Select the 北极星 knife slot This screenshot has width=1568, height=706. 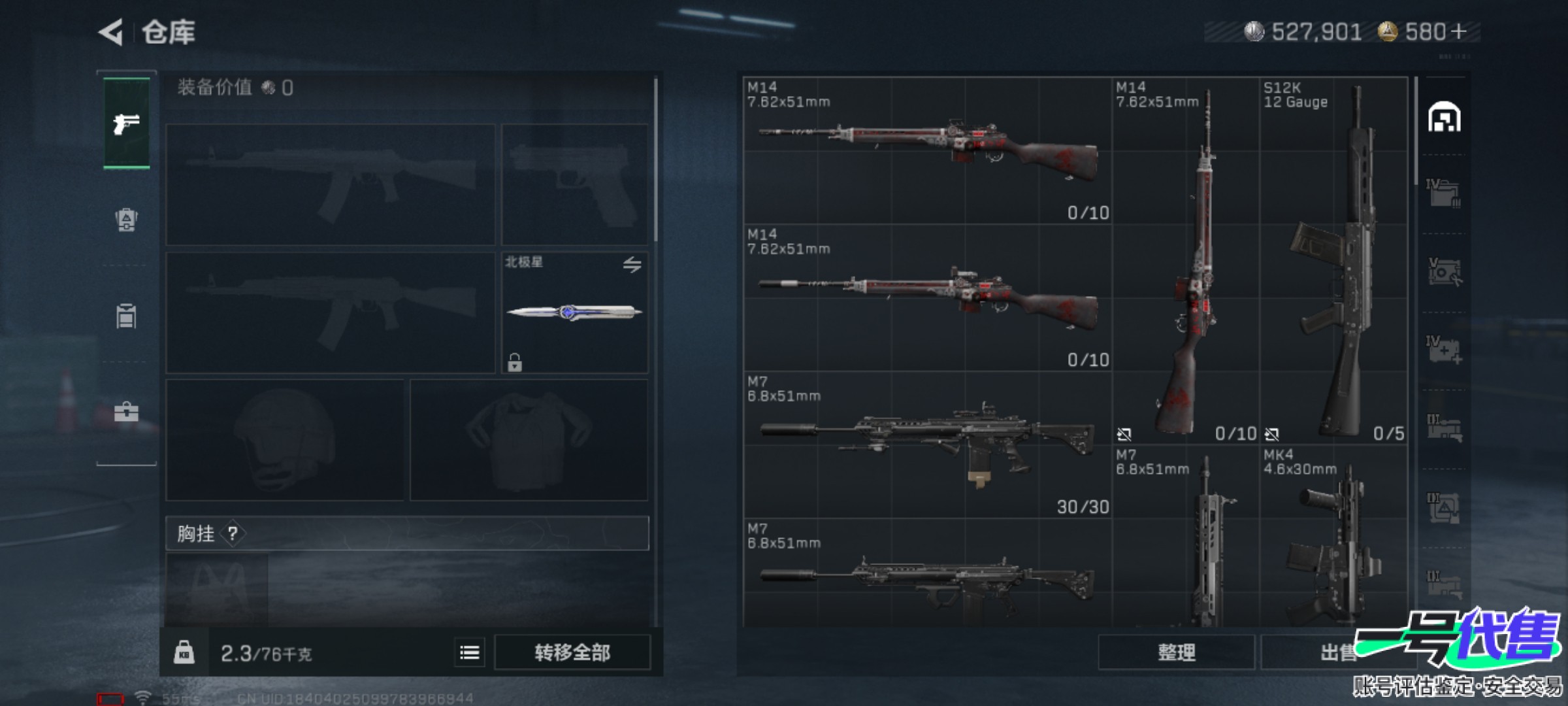pyautogui.click(x=574, y=312)
